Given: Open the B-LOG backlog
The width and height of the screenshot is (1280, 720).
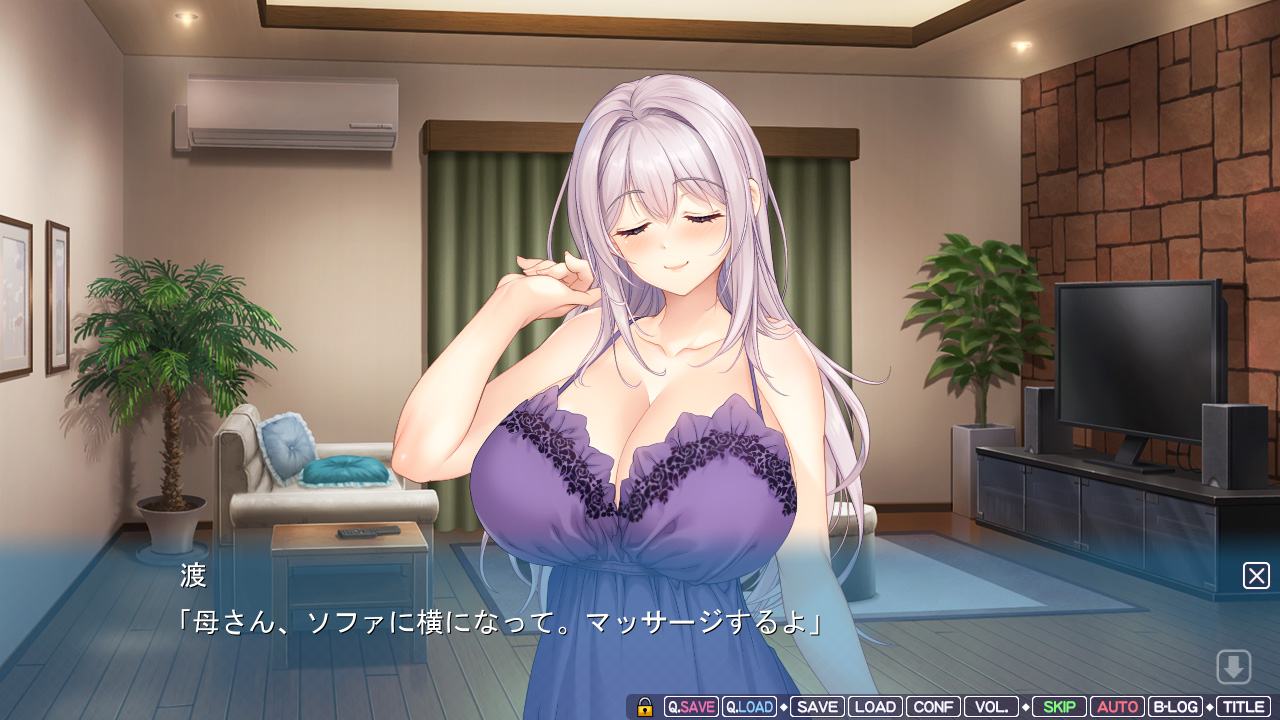Looking at the screenshot, I should 1175,707.
